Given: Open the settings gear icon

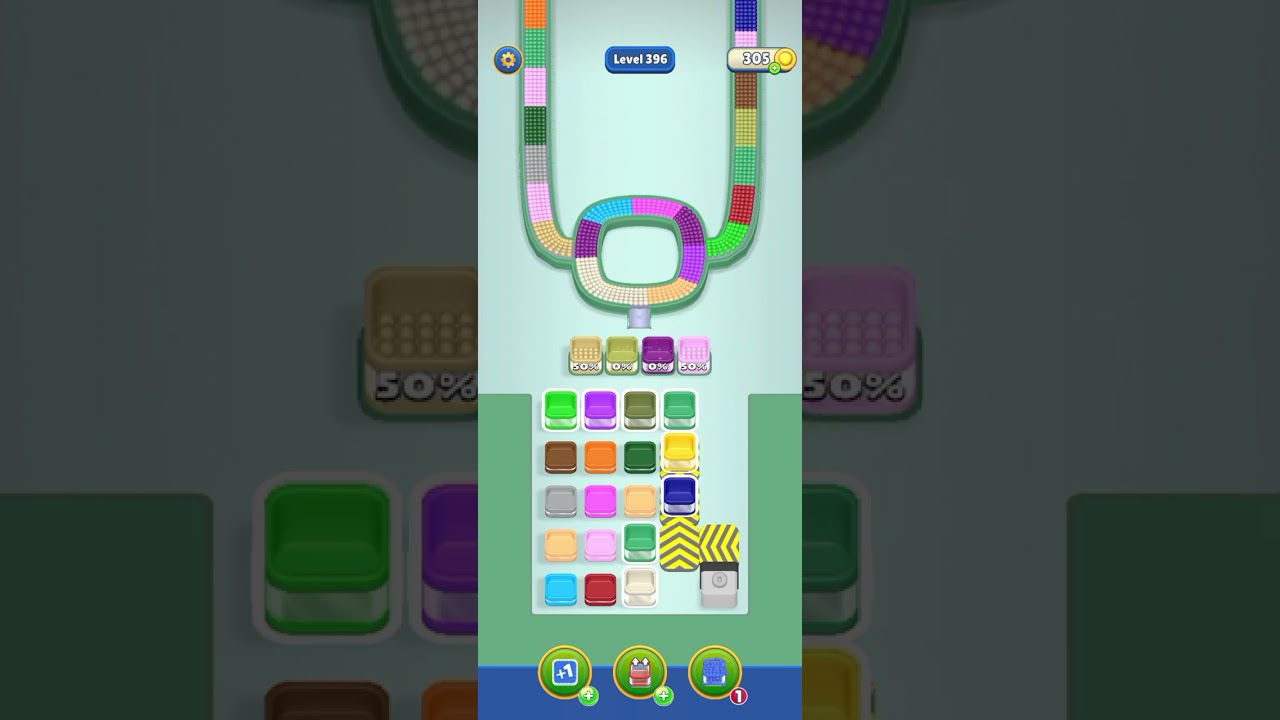Looking at the screenshot, I should 508,60.
